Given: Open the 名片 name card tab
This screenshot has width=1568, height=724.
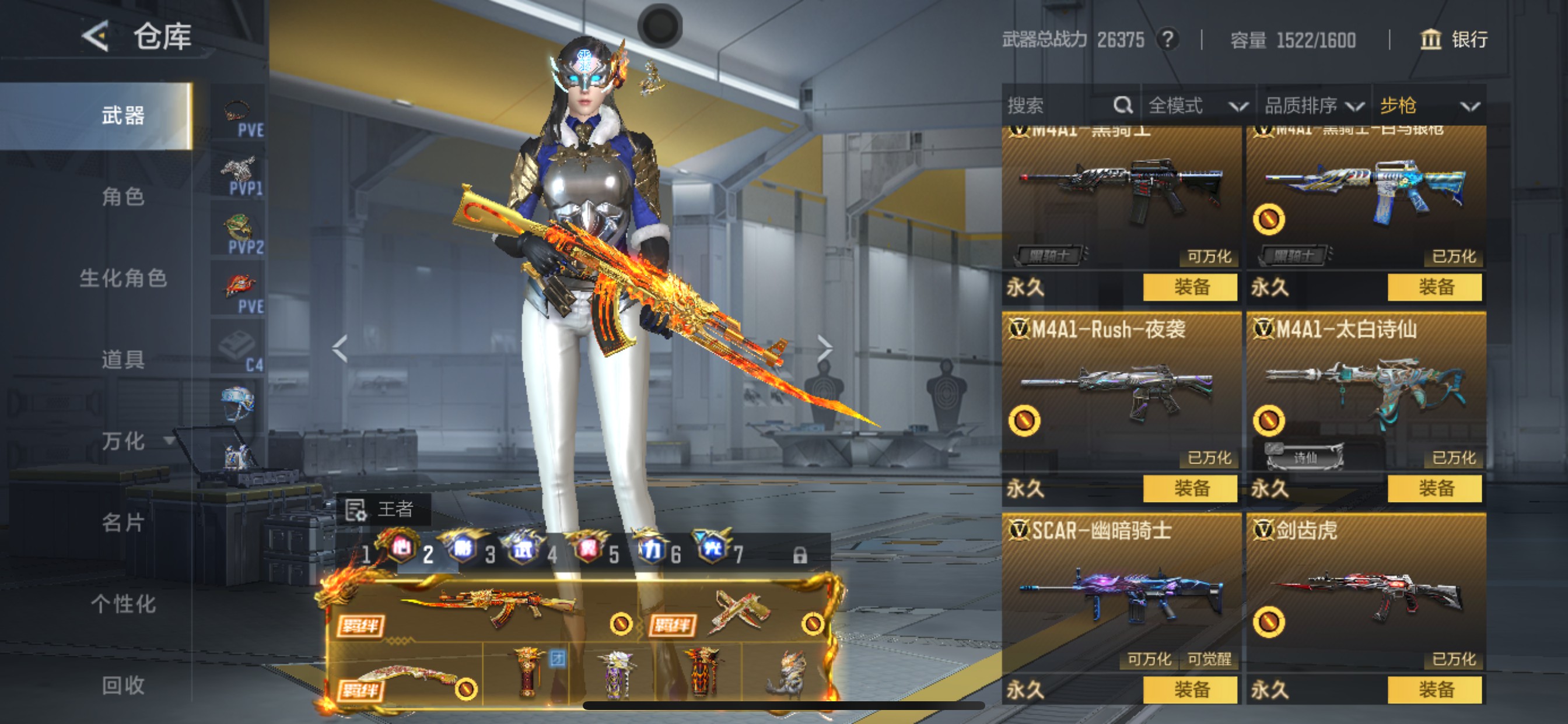Looking at the screenshot, I should pos(123,522).
